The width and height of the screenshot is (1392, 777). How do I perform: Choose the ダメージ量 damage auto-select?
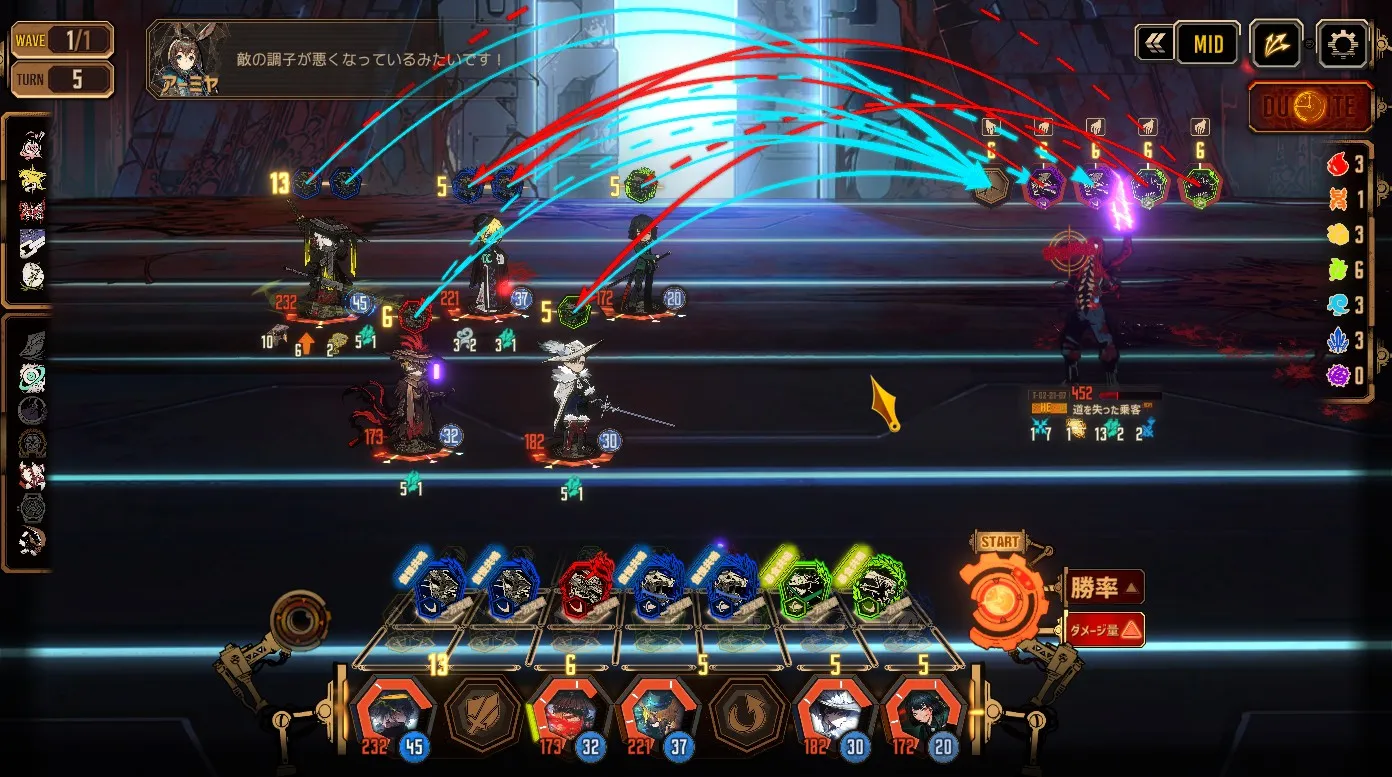(x=1103, y=629)
